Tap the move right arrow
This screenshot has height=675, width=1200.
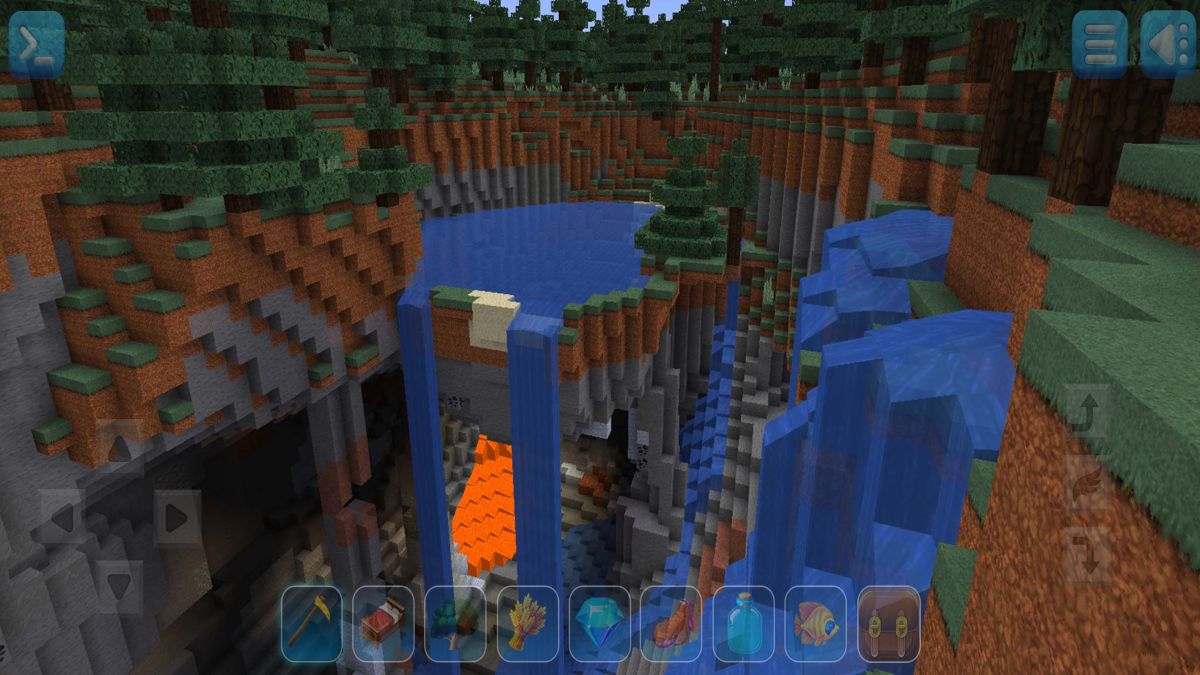[x=177, y=517]
